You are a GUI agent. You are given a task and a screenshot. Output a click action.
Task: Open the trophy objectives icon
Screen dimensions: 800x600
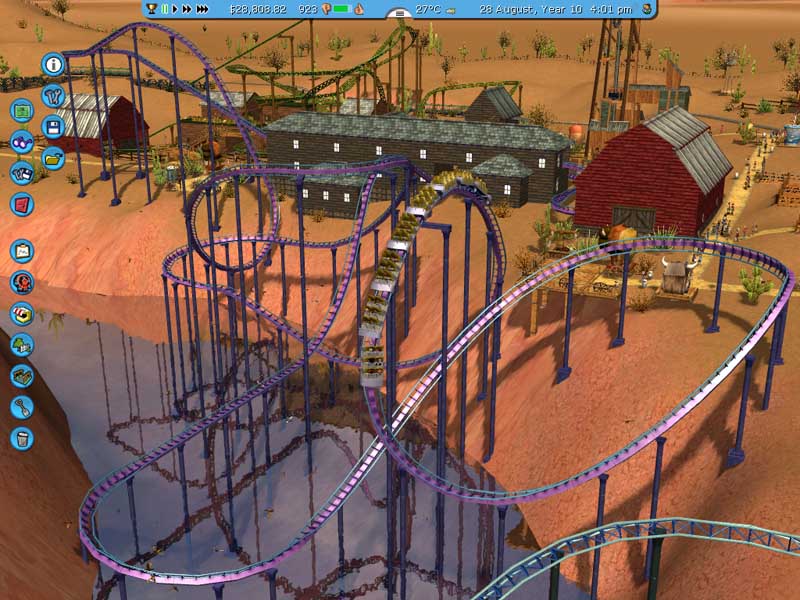(151, 9)
